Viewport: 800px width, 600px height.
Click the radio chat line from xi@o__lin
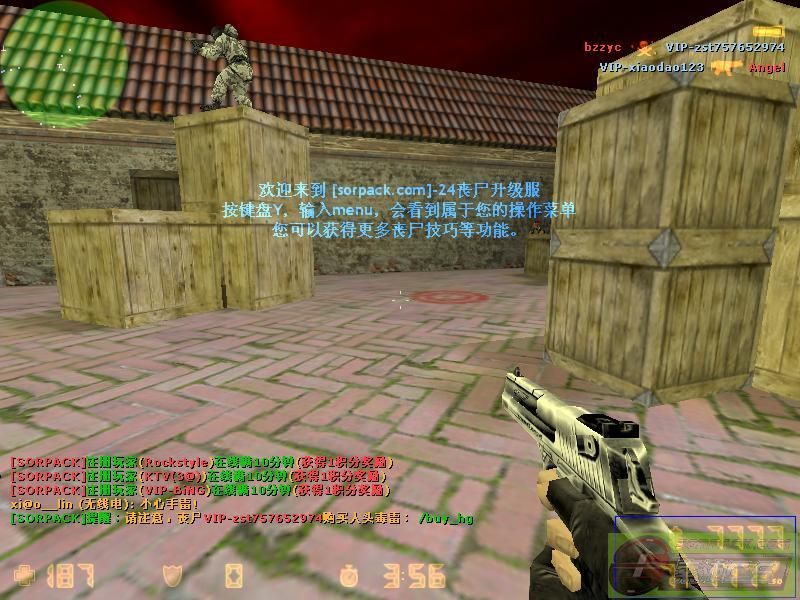(105, 505)
